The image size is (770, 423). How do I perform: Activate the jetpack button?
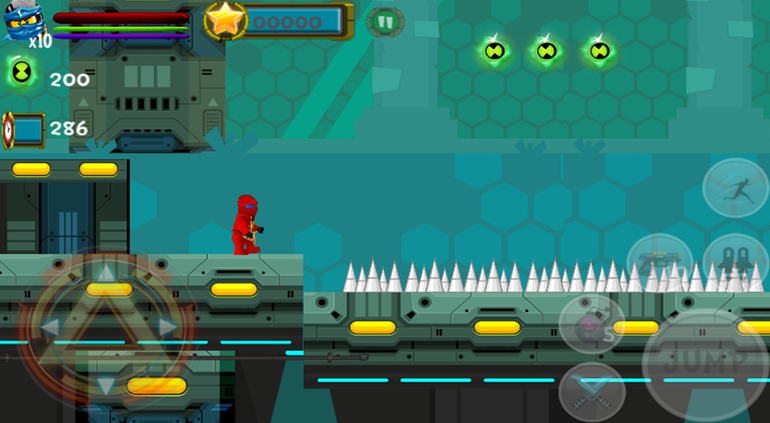pos(735,260)
